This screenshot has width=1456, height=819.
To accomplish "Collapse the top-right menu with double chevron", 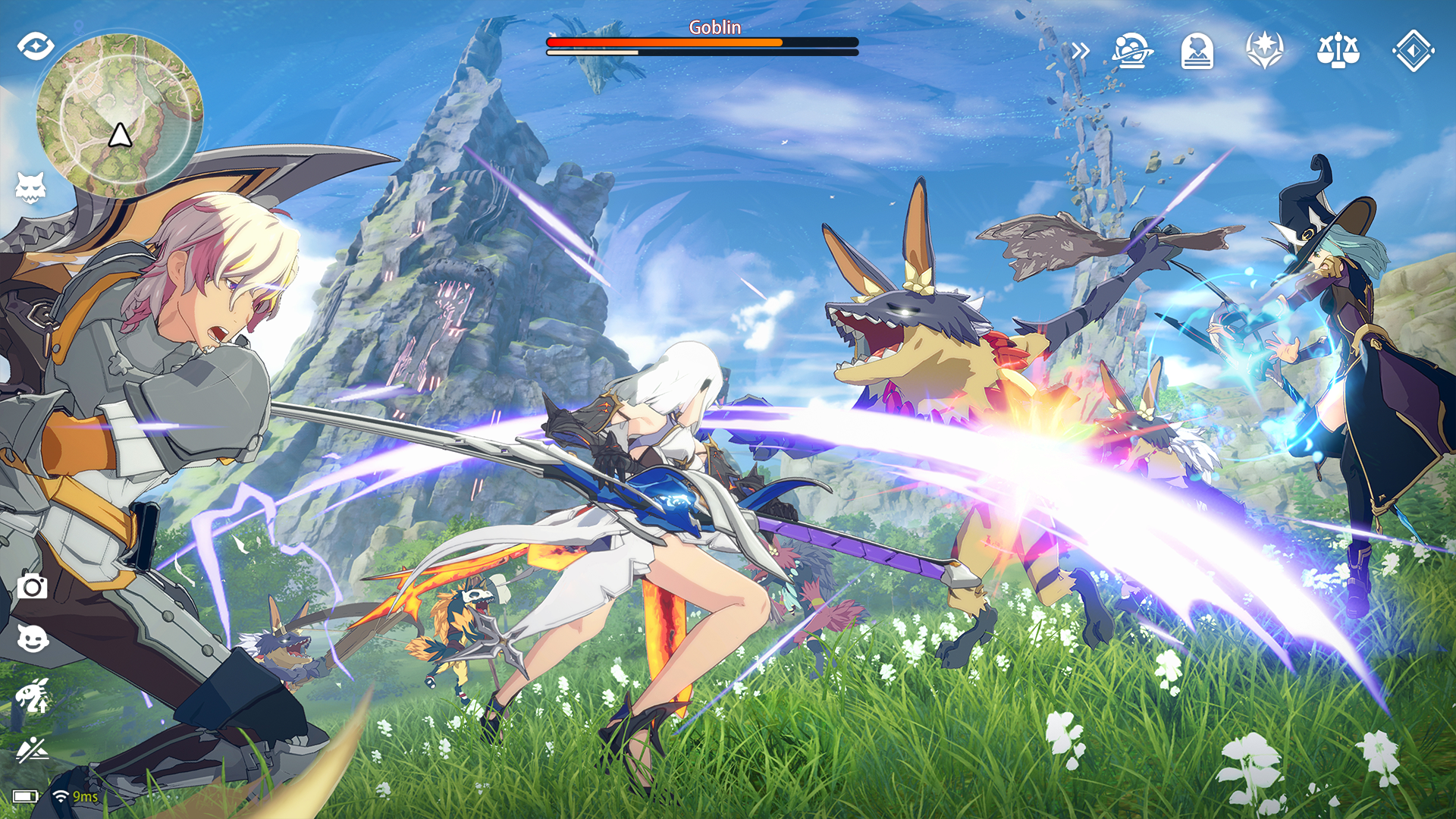I will (1080, 51).
